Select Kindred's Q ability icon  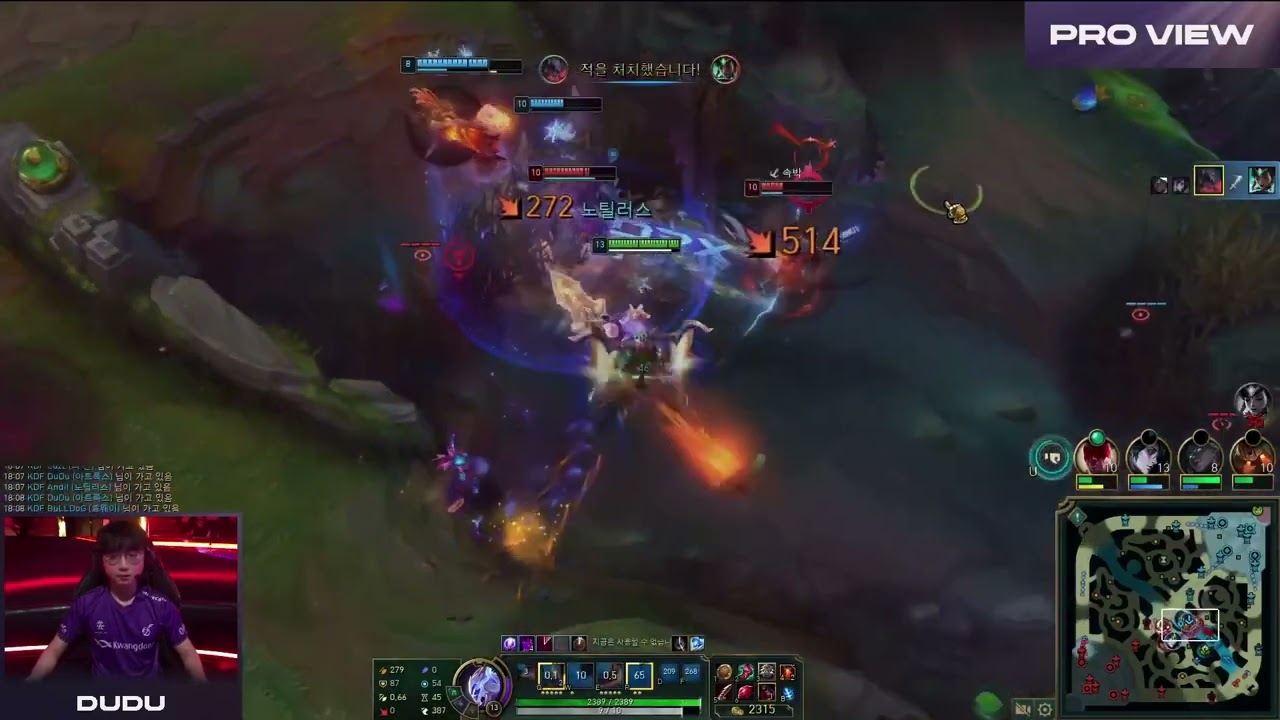(551, 677)
